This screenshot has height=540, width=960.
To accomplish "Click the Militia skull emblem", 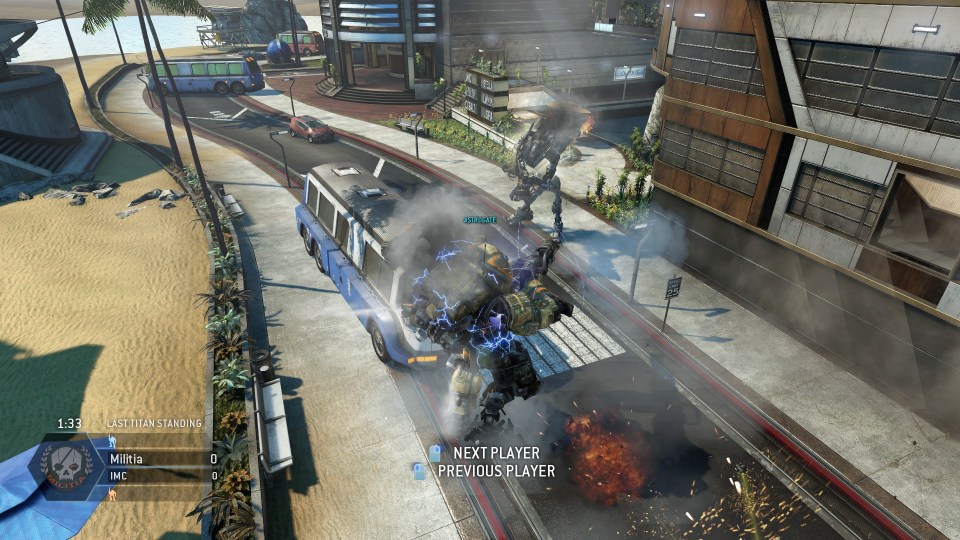I will tap(68, 465).
